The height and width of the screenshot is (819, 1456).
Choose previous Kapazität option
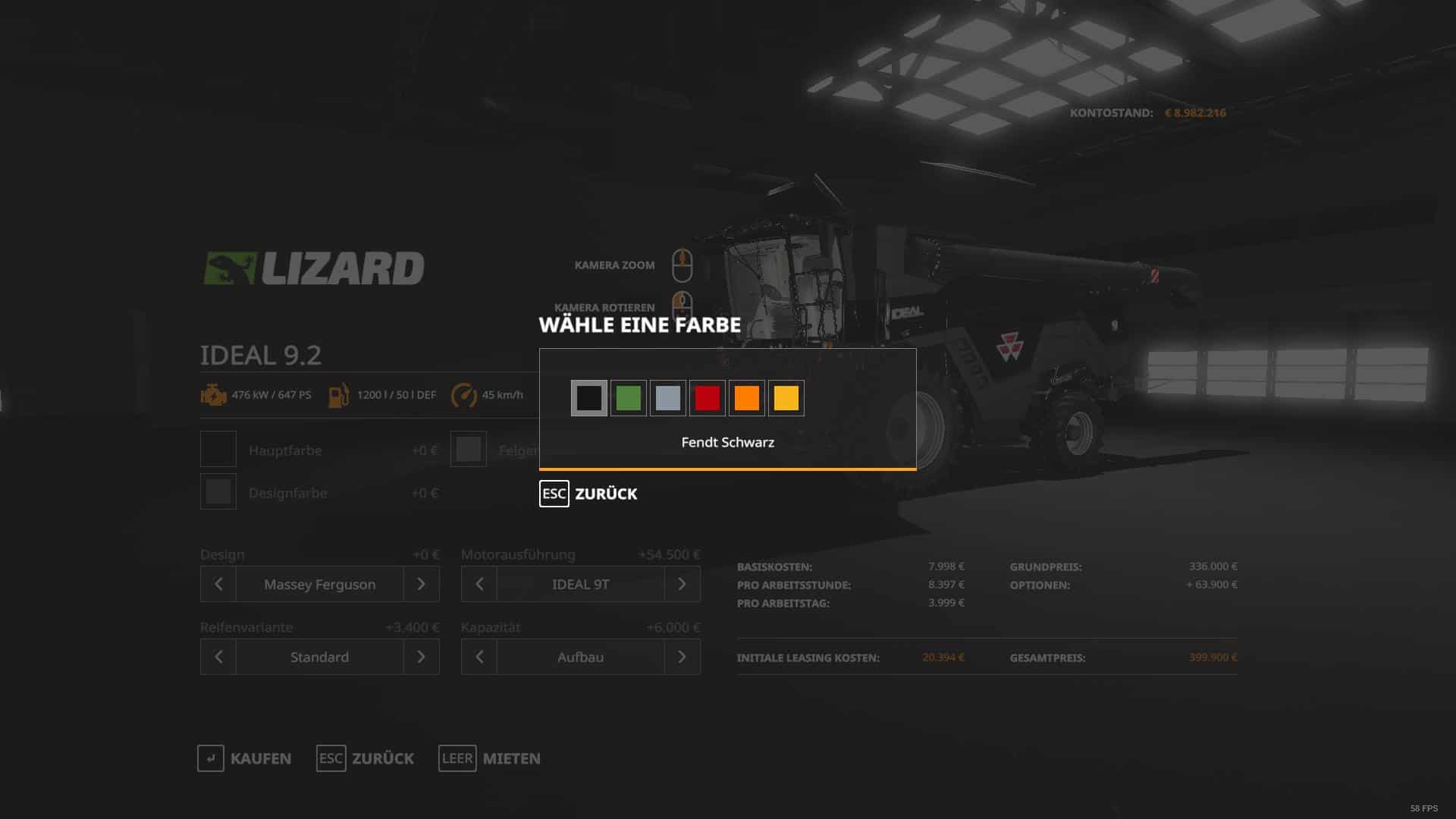479,657
